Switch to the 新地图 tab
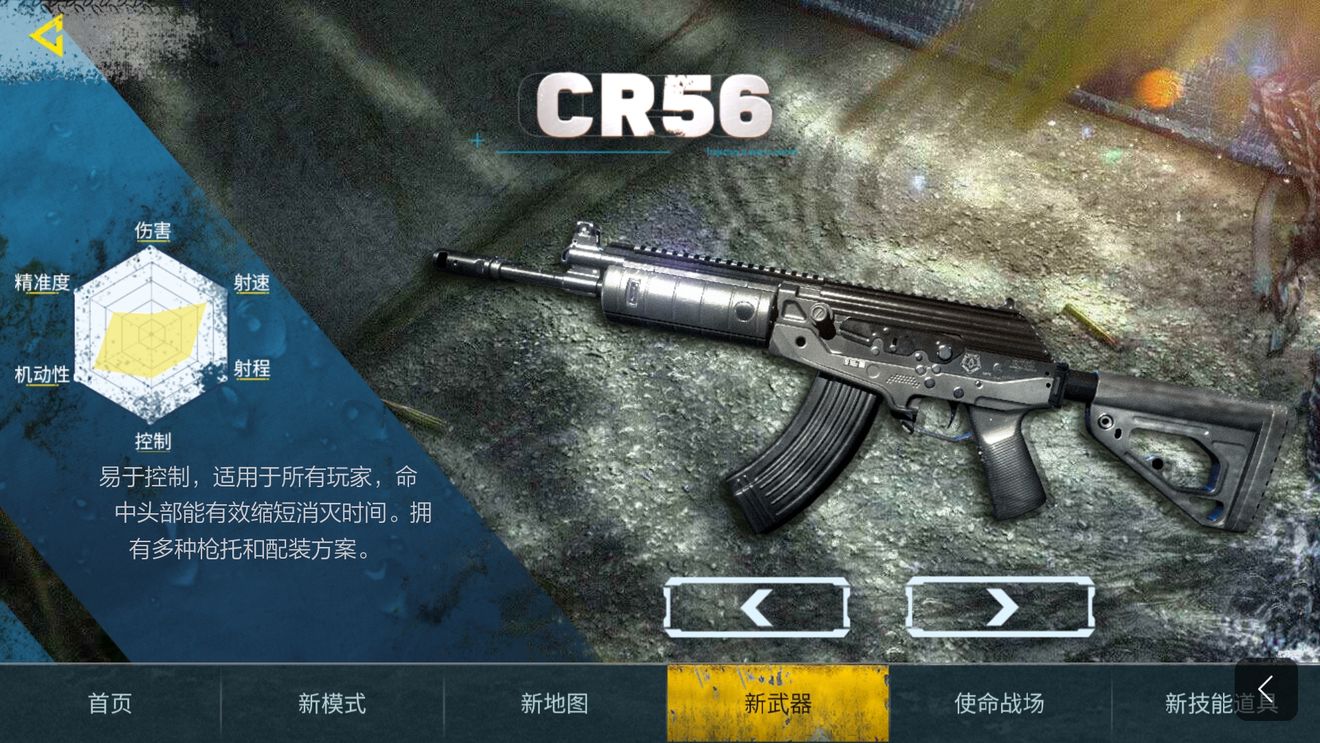The width and height of the screenshot is (1320, 743). [x=555, y=704]
